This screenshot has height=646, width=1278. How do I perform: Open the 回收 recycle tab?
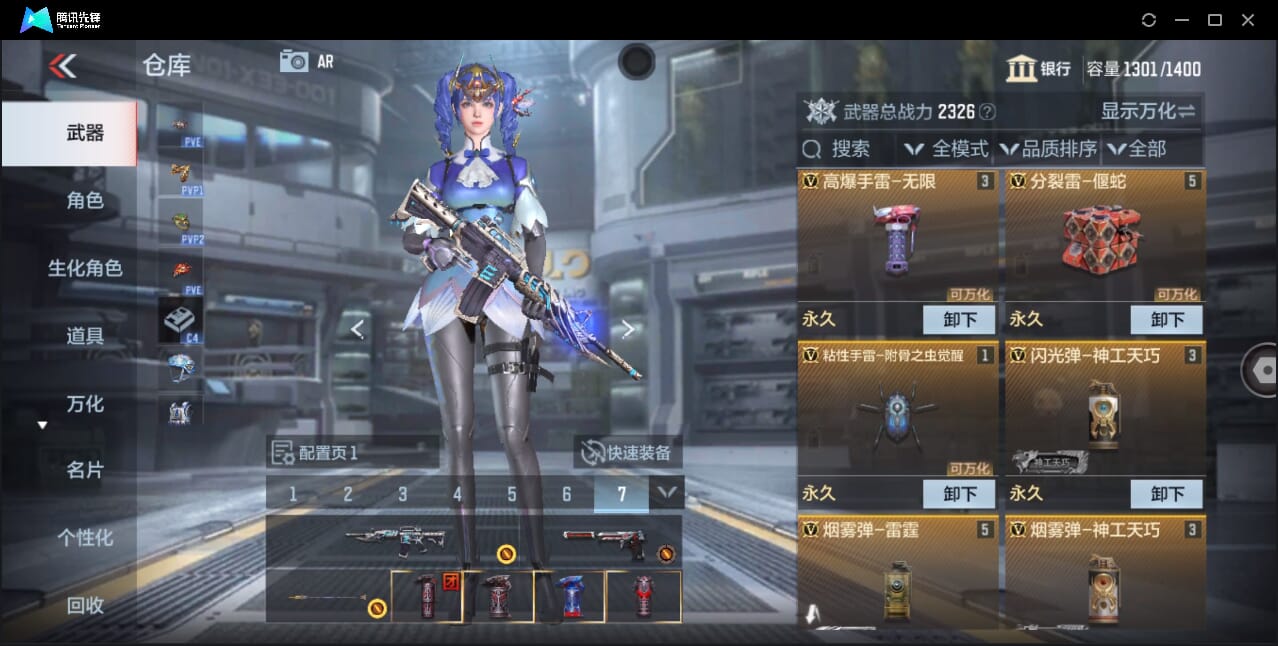point(85,604)
